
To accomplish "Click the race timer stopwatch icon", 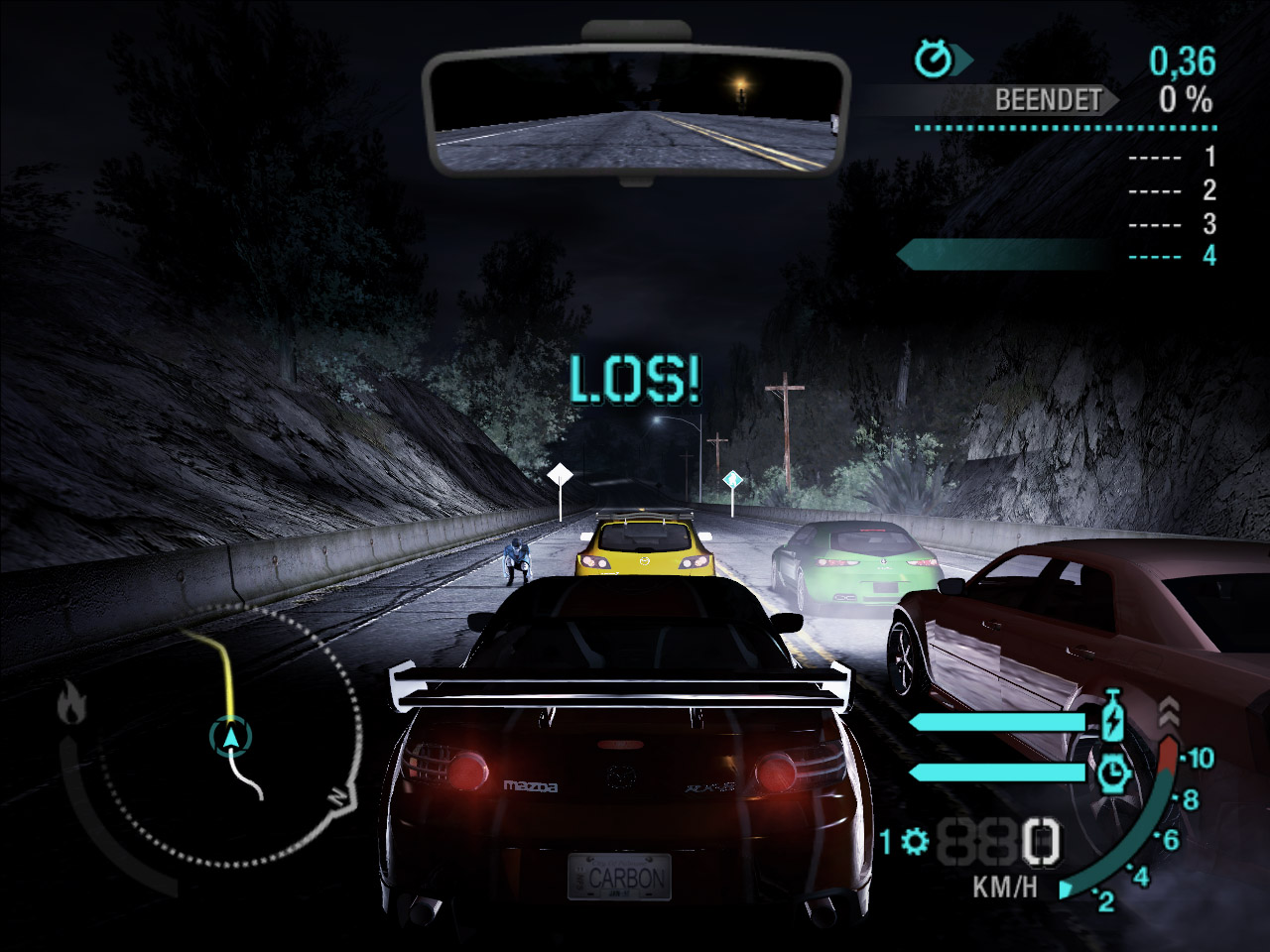I will 933,59.
